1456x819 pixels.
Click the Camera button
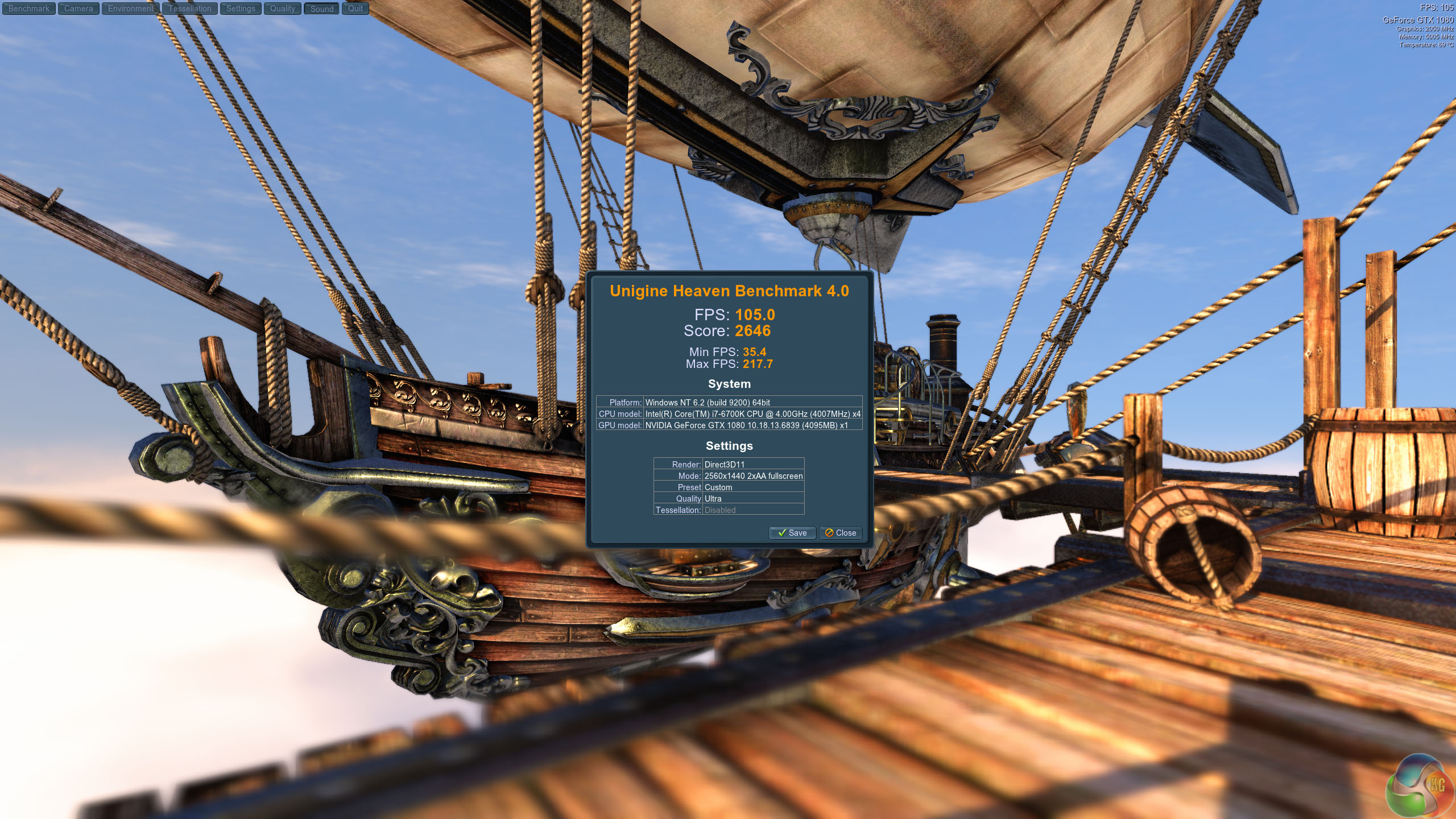(78, 9)
